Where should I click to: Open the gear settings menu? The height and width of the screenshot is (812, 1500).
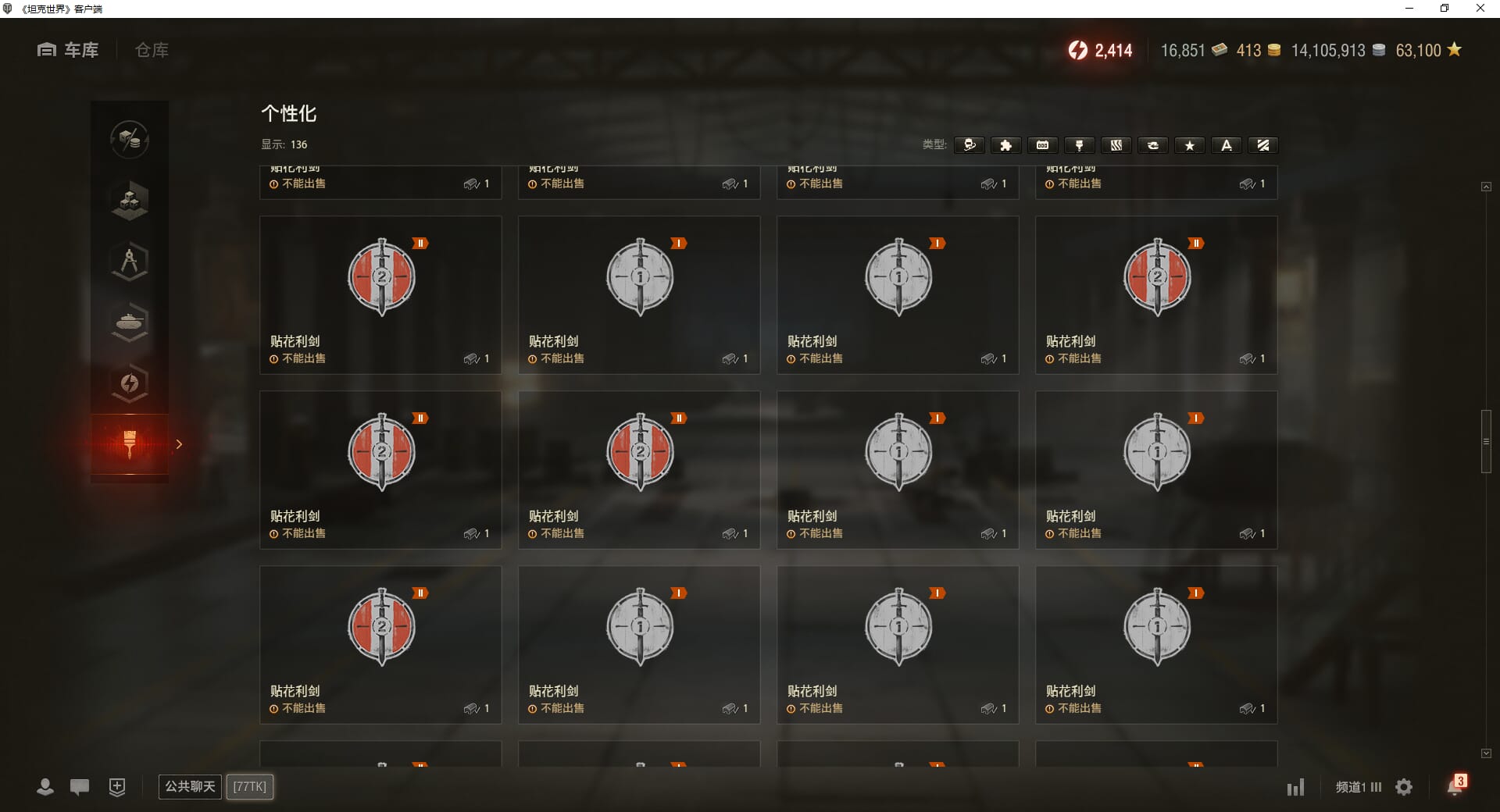pos(1404,787)
